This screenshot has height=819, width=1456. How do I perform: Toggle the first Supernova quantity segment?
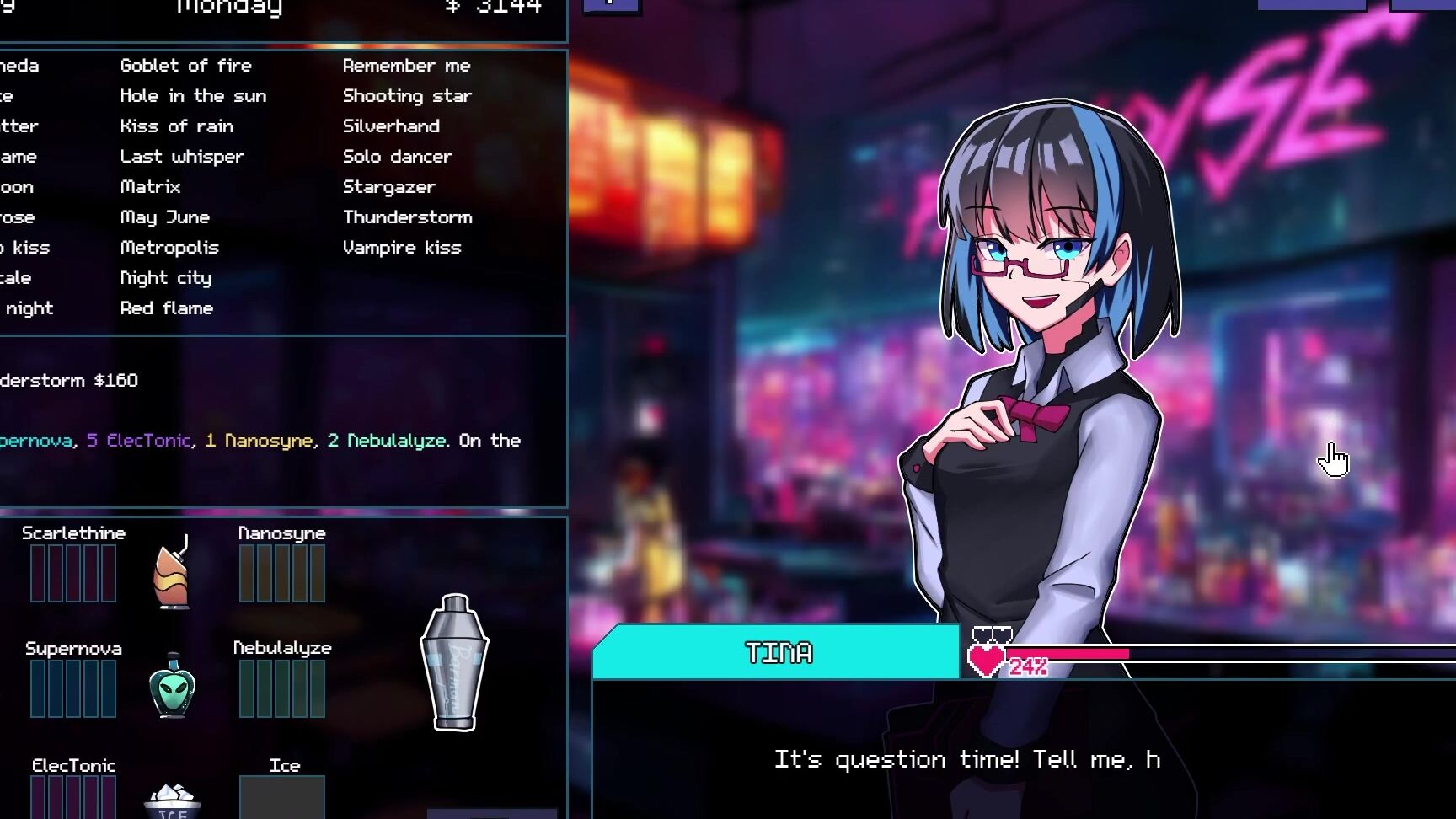click(x=39, y=687)
